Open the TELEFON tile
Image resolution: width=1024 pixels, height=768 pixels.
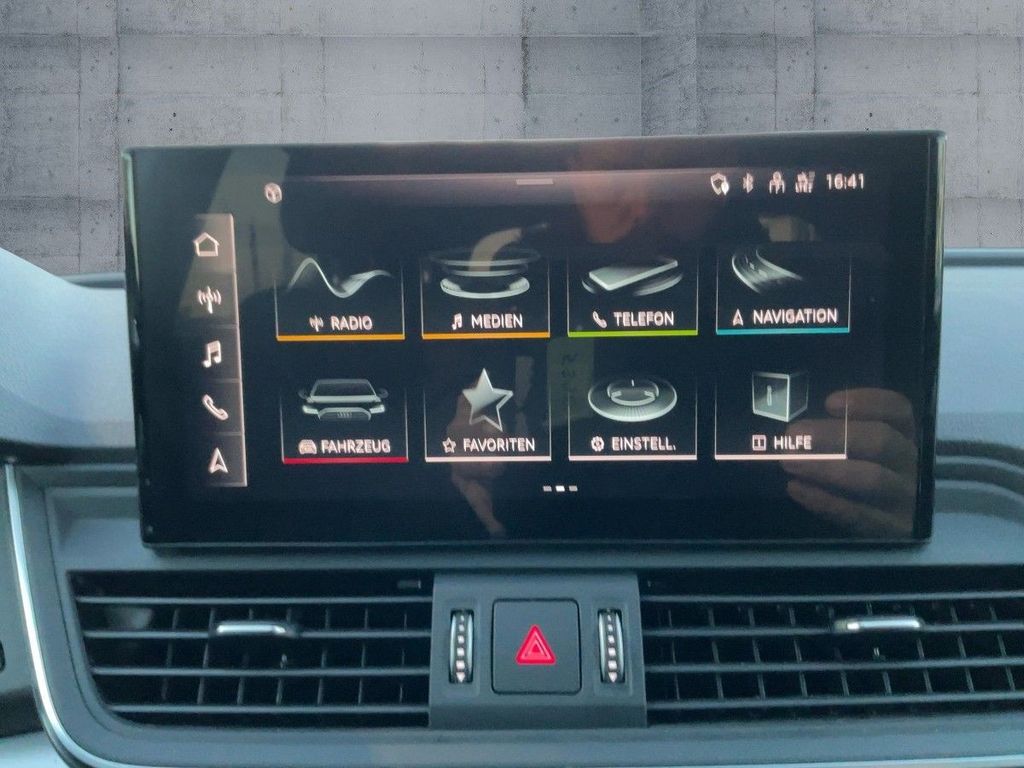632,292
